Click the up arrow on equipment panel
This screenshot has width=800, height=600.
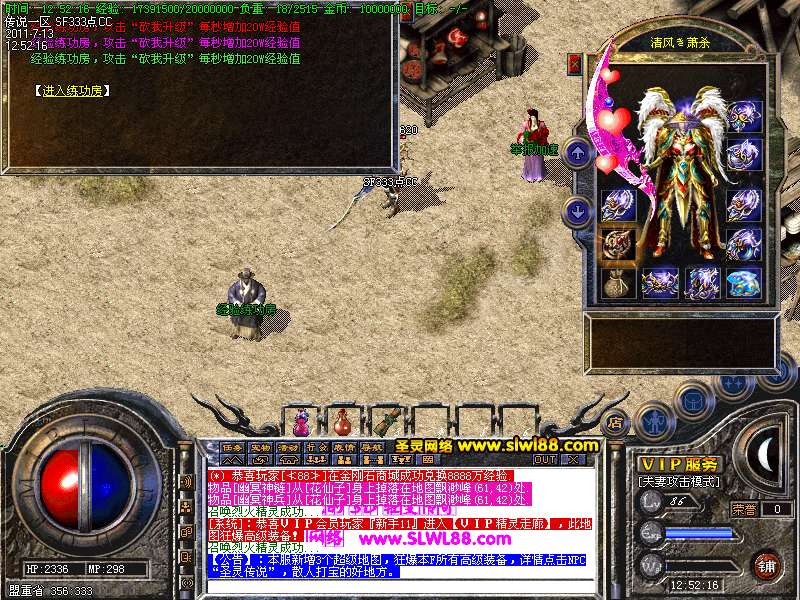click(577, 153)
